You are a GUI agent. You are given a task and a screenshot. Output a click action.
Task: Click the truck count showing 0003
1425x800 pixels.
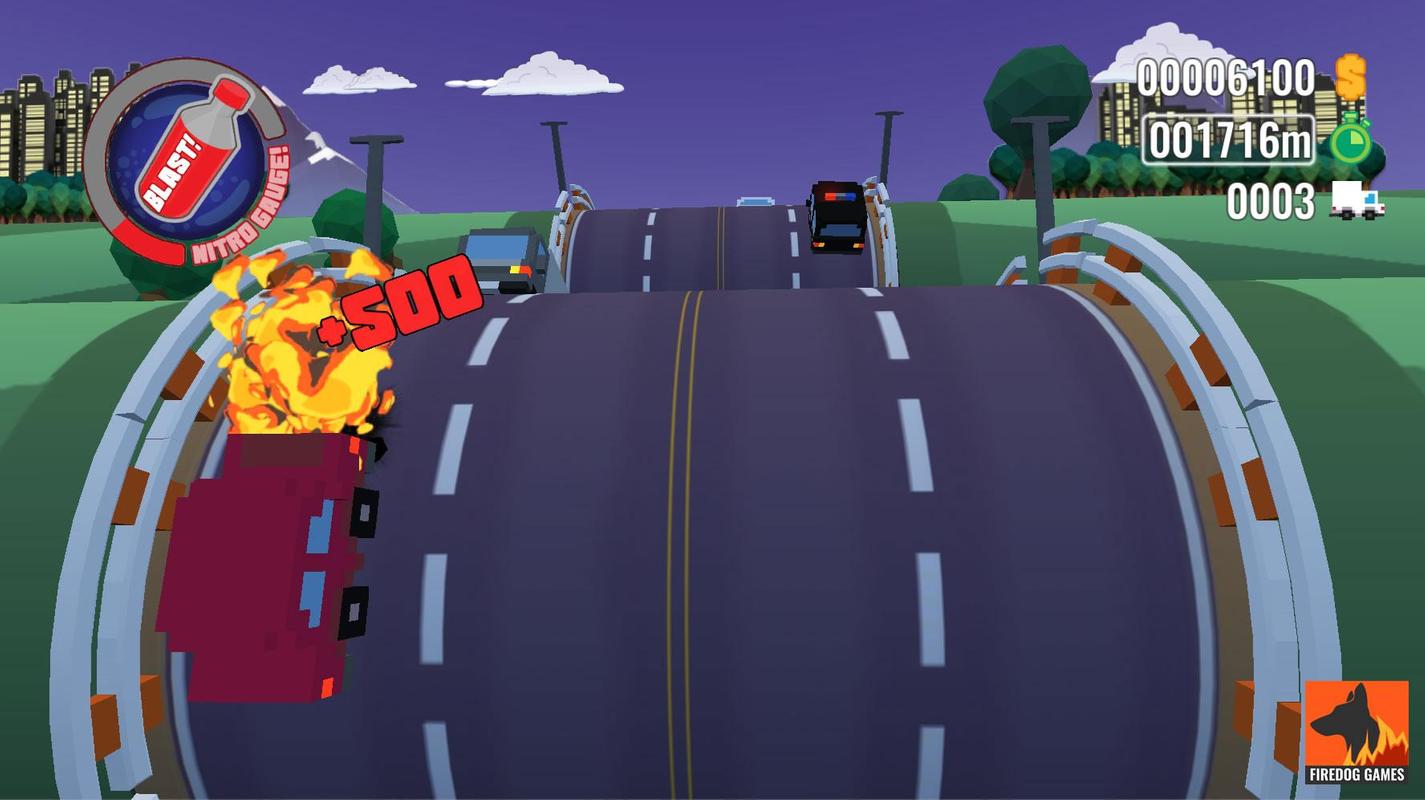tap(1270, 202)
